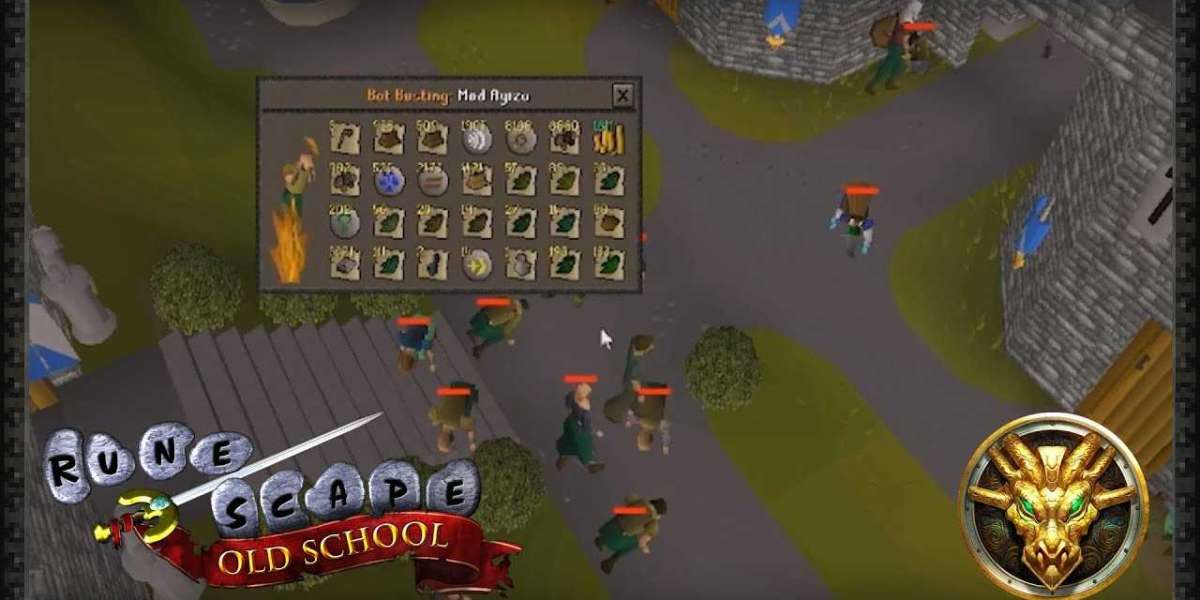The image size is (1200, 600).
Task: Close the Bot Busting loot window
Action: tap(623, 96)
